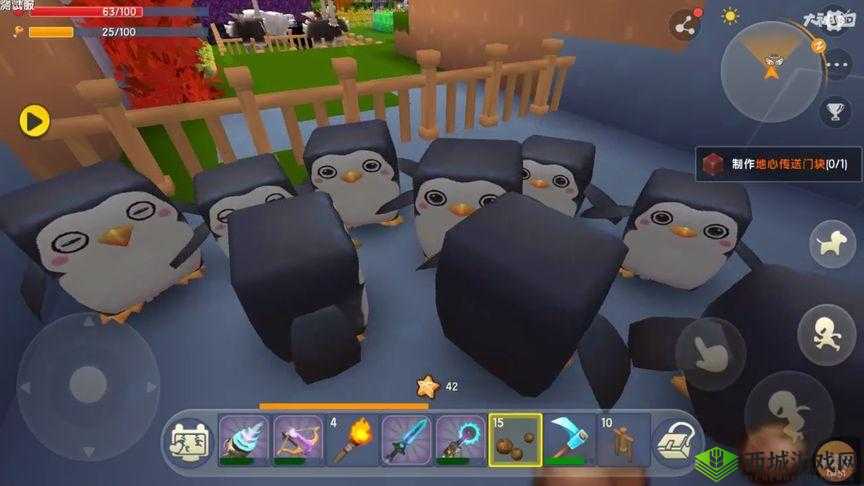
Task: Select the blue sword hotbar slot
Action: click(406, 439)
